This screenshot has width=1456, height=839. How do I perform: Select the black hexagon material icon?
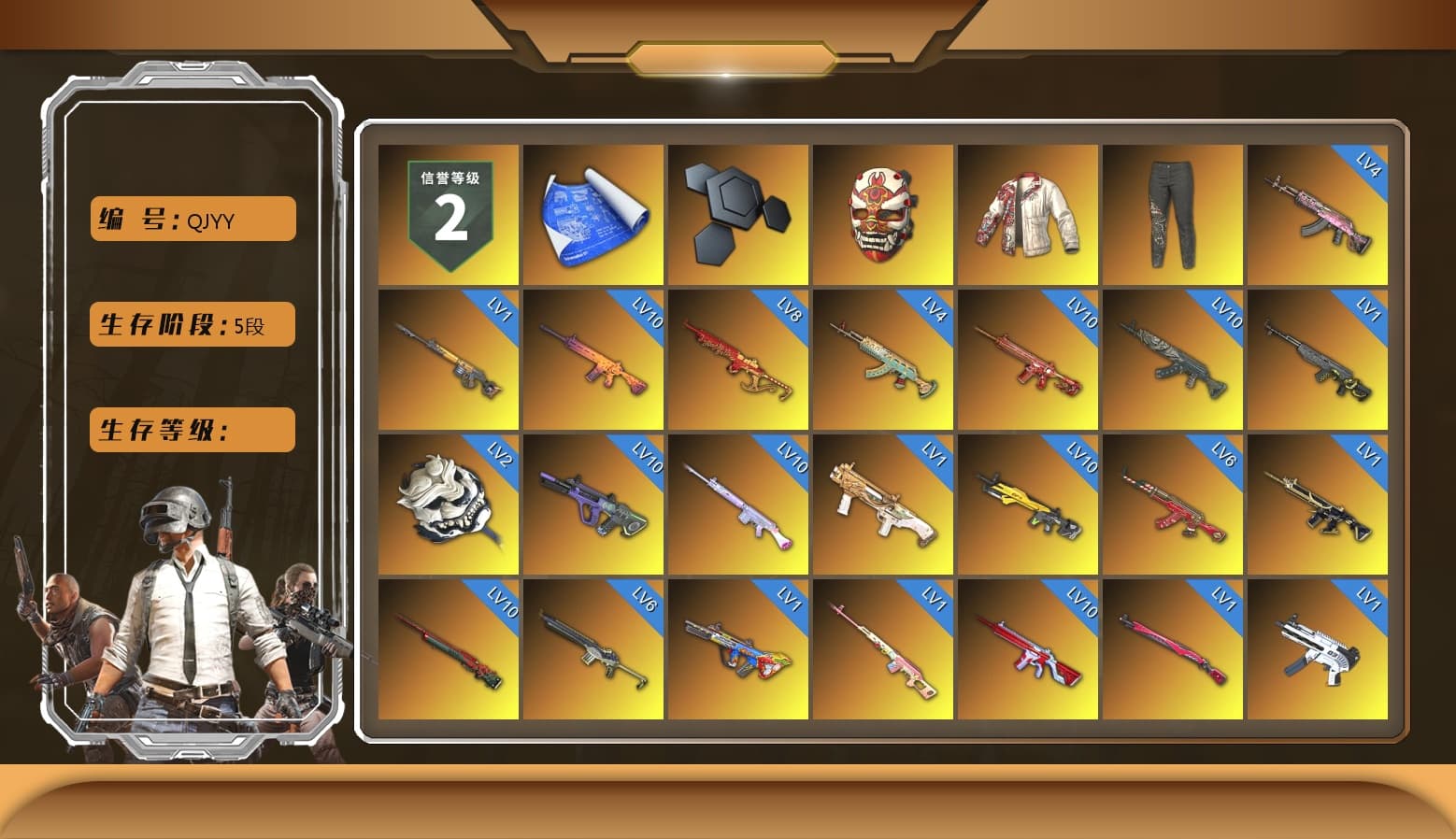pos(738,213)
